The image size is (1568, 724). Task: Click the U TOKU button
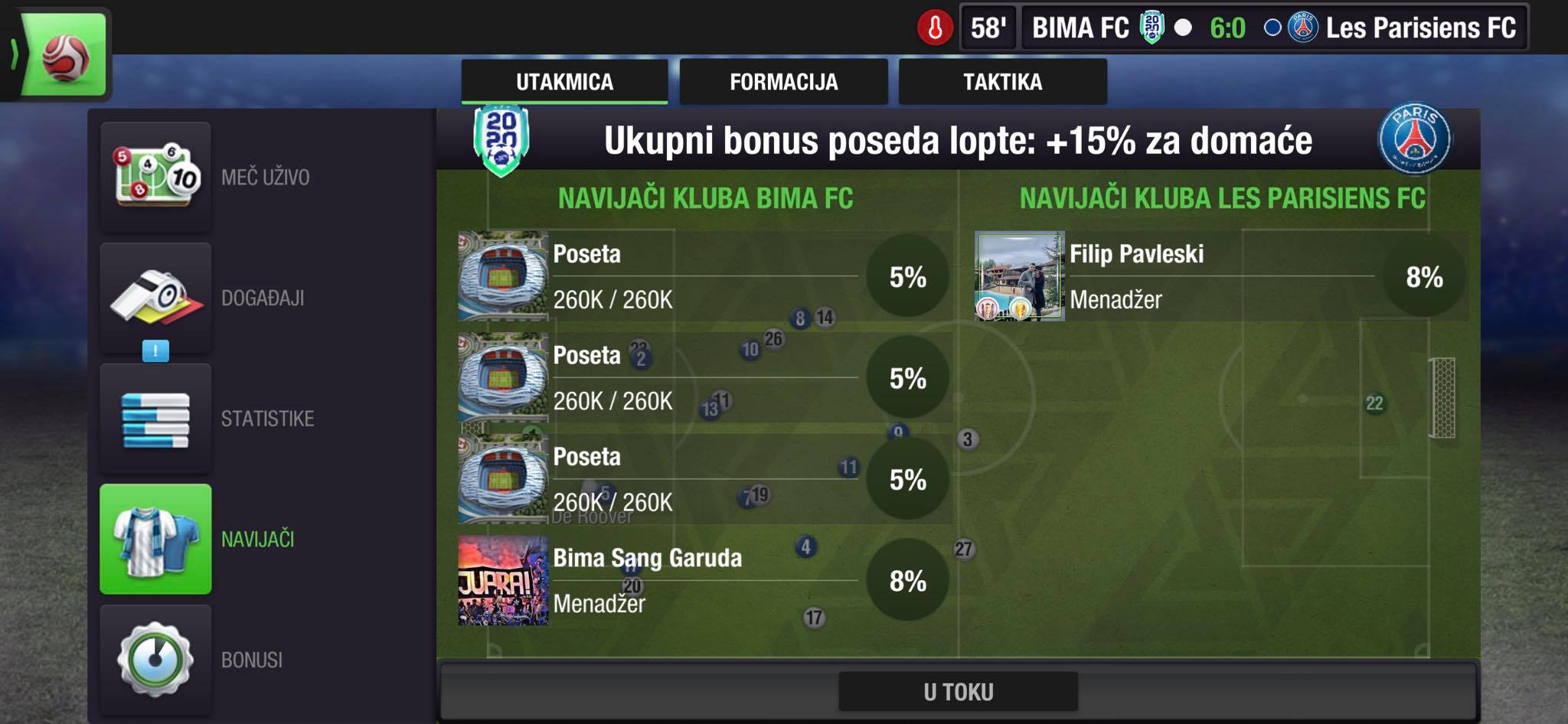coord(958,692)
